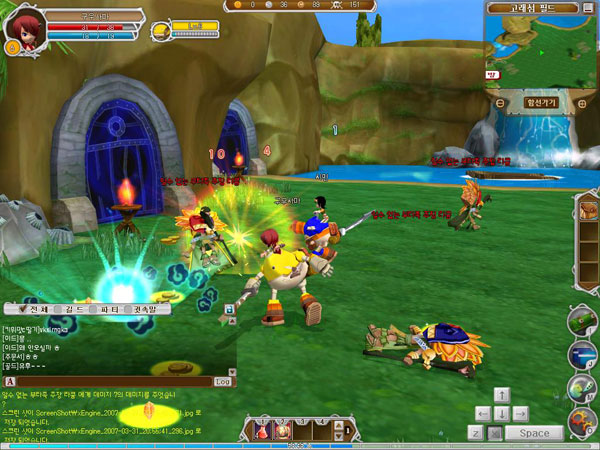Click the 함선가기 button below minimap
The height and width of the screenshot is (450, 600).
point(541,102)
